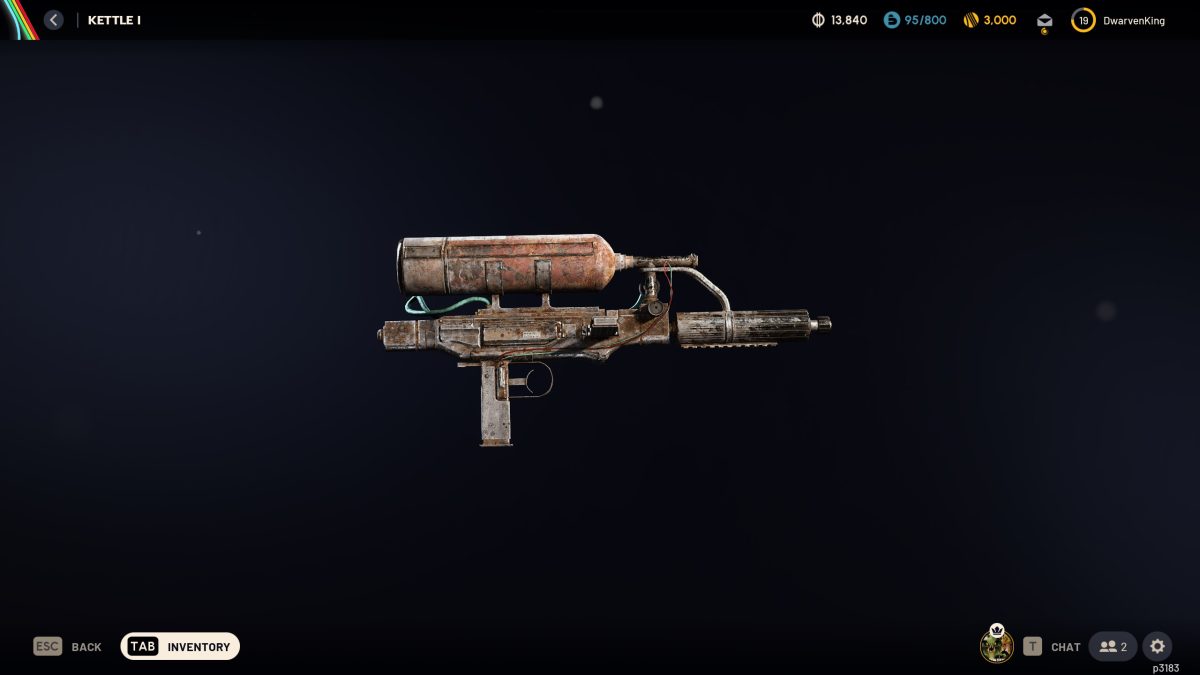Click the 95/800 blue currency counter

pos(914,20)
